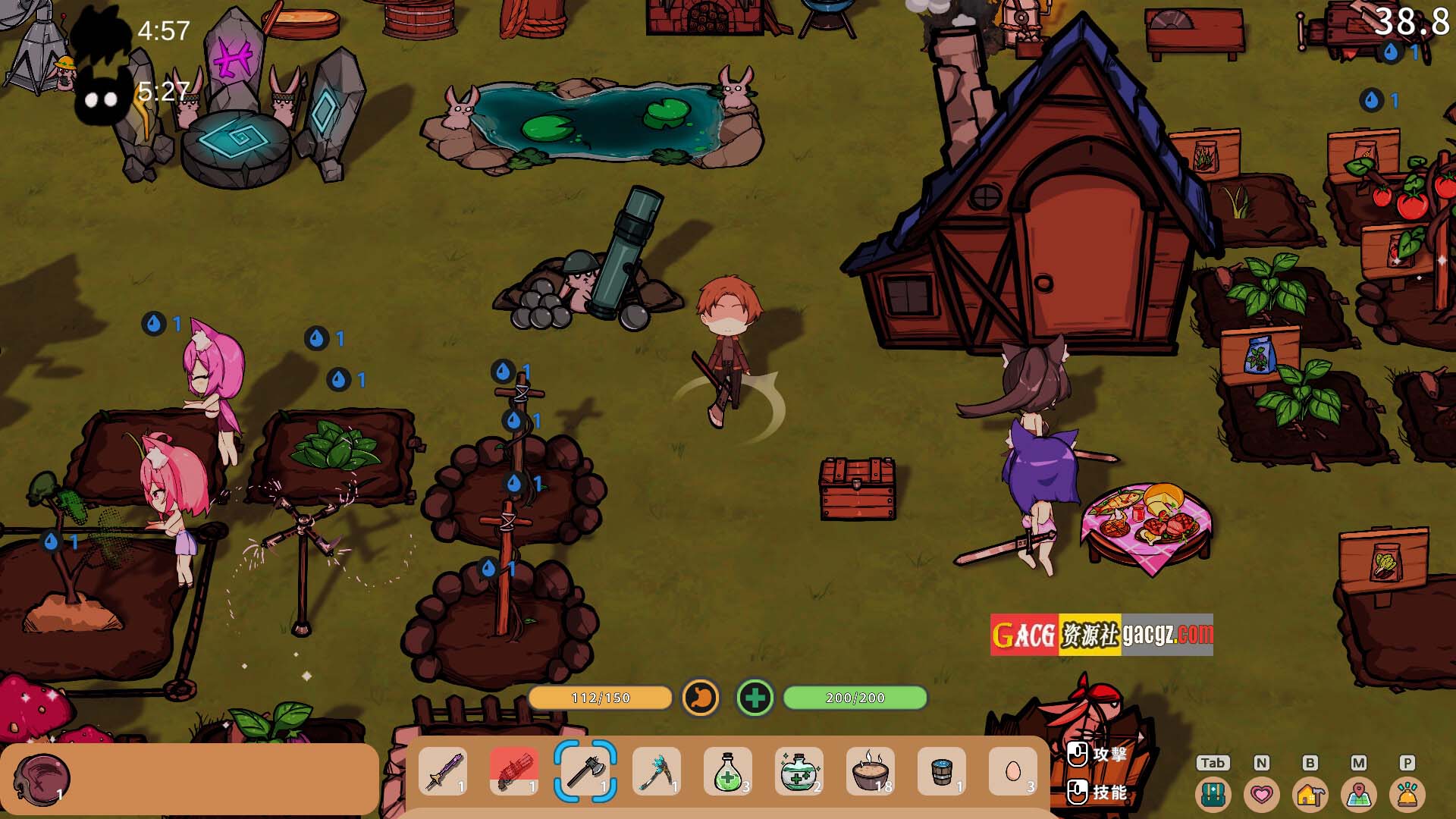The height and width of the screenshot is (819, 1456).
Task: Open the backpack inventory
Action: pos(1213,794)
